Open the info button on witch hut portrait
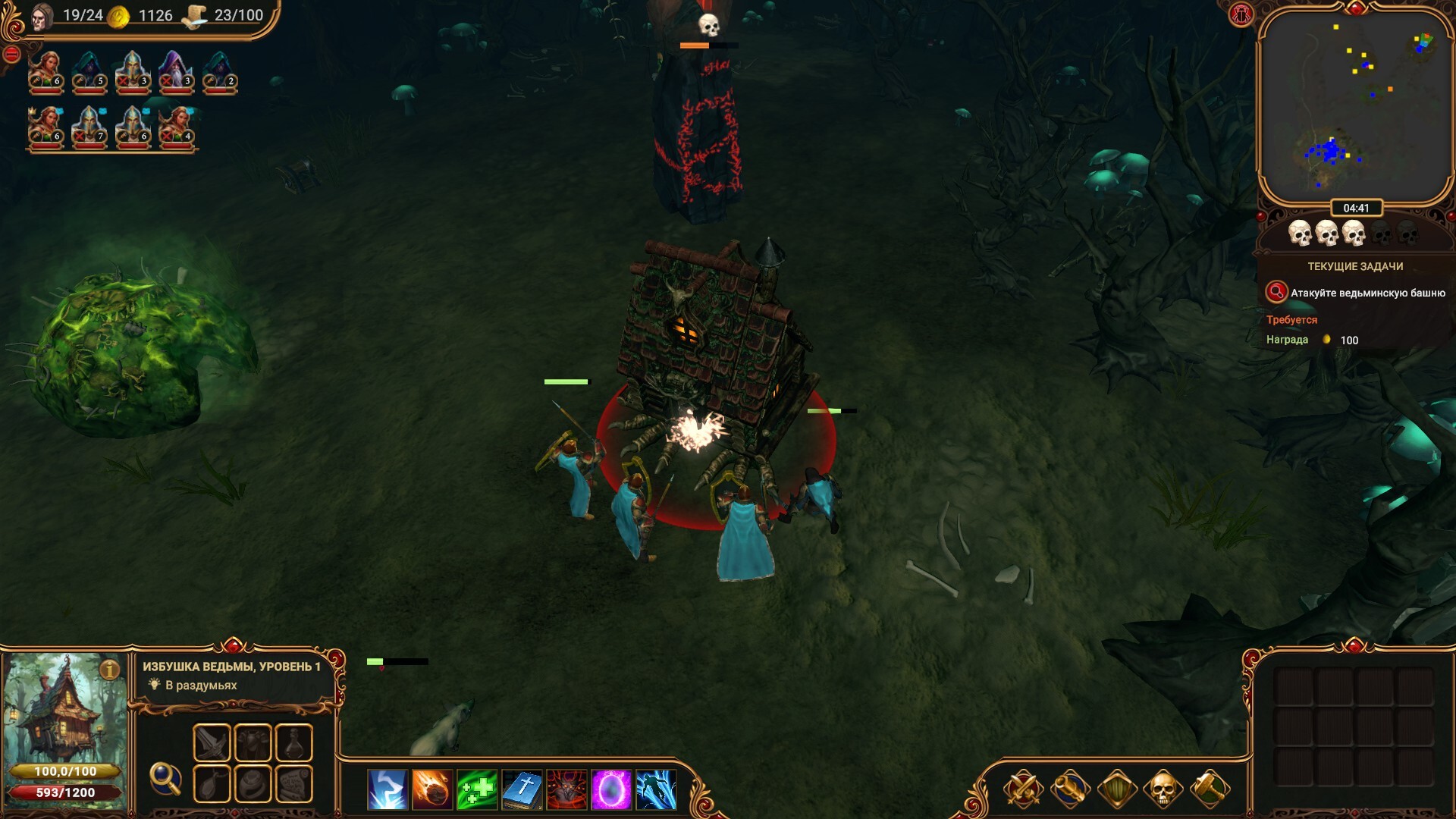 tap(110, 670)
